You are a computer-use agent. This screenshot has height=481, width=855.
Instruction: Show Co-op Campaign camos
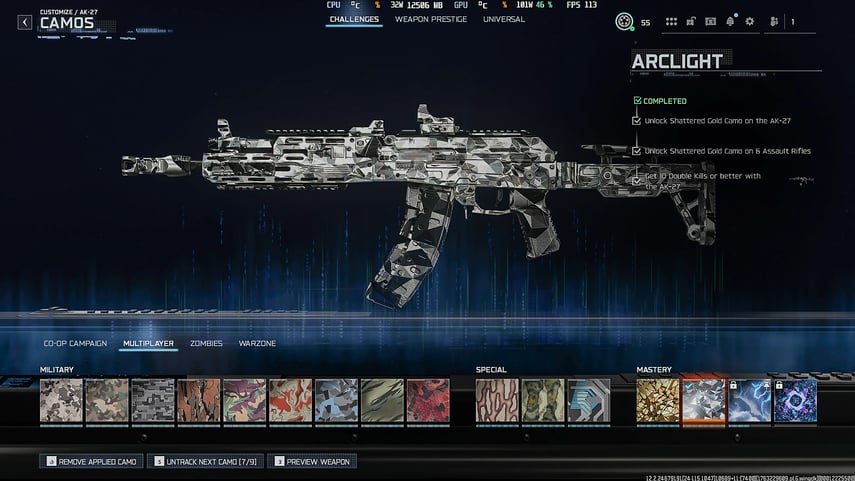pos(75,343)
